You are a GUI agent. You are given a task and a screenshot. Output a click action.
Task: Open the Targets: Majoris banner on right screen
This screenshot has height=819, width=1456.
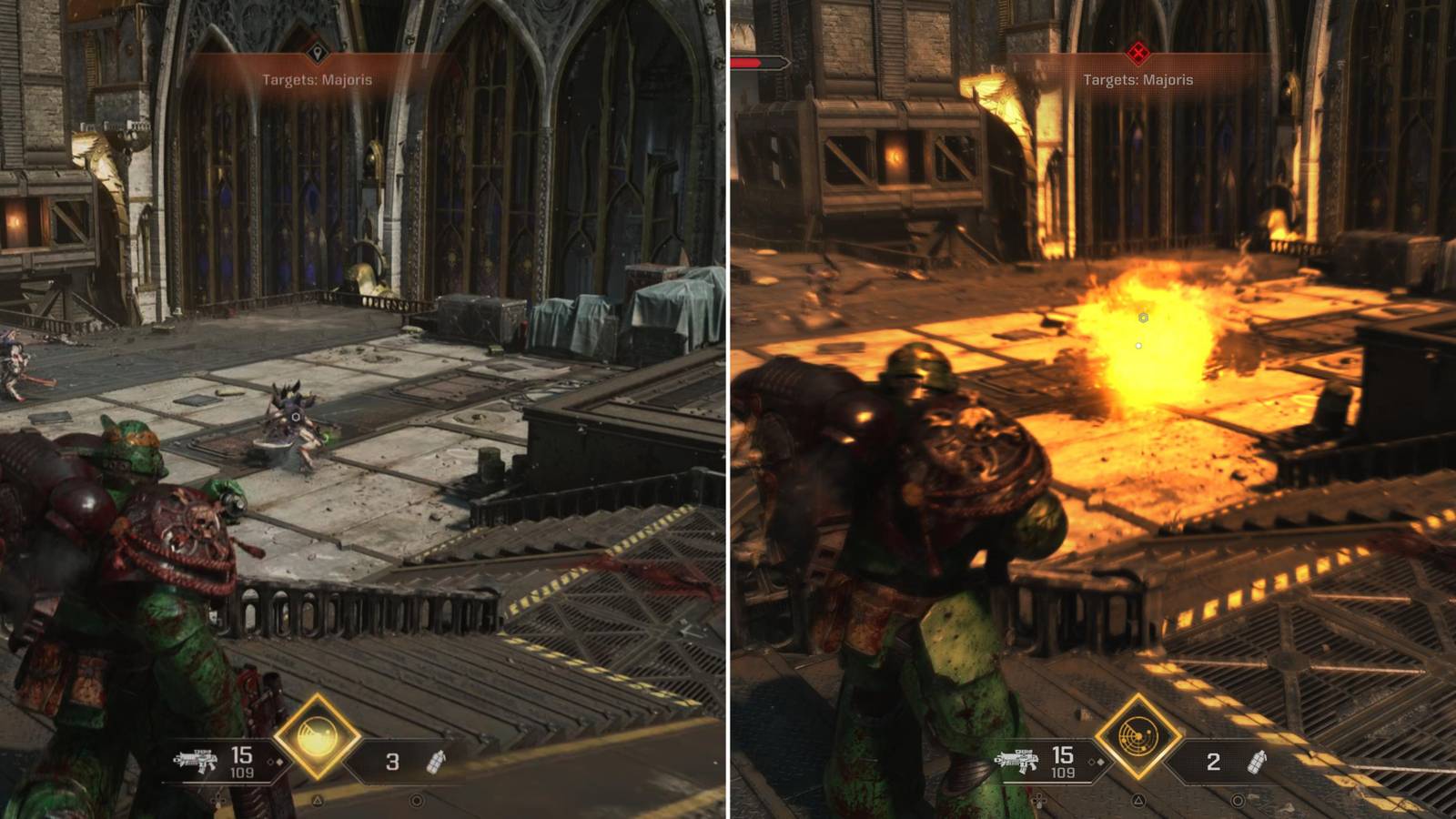tap(1138, 81)
